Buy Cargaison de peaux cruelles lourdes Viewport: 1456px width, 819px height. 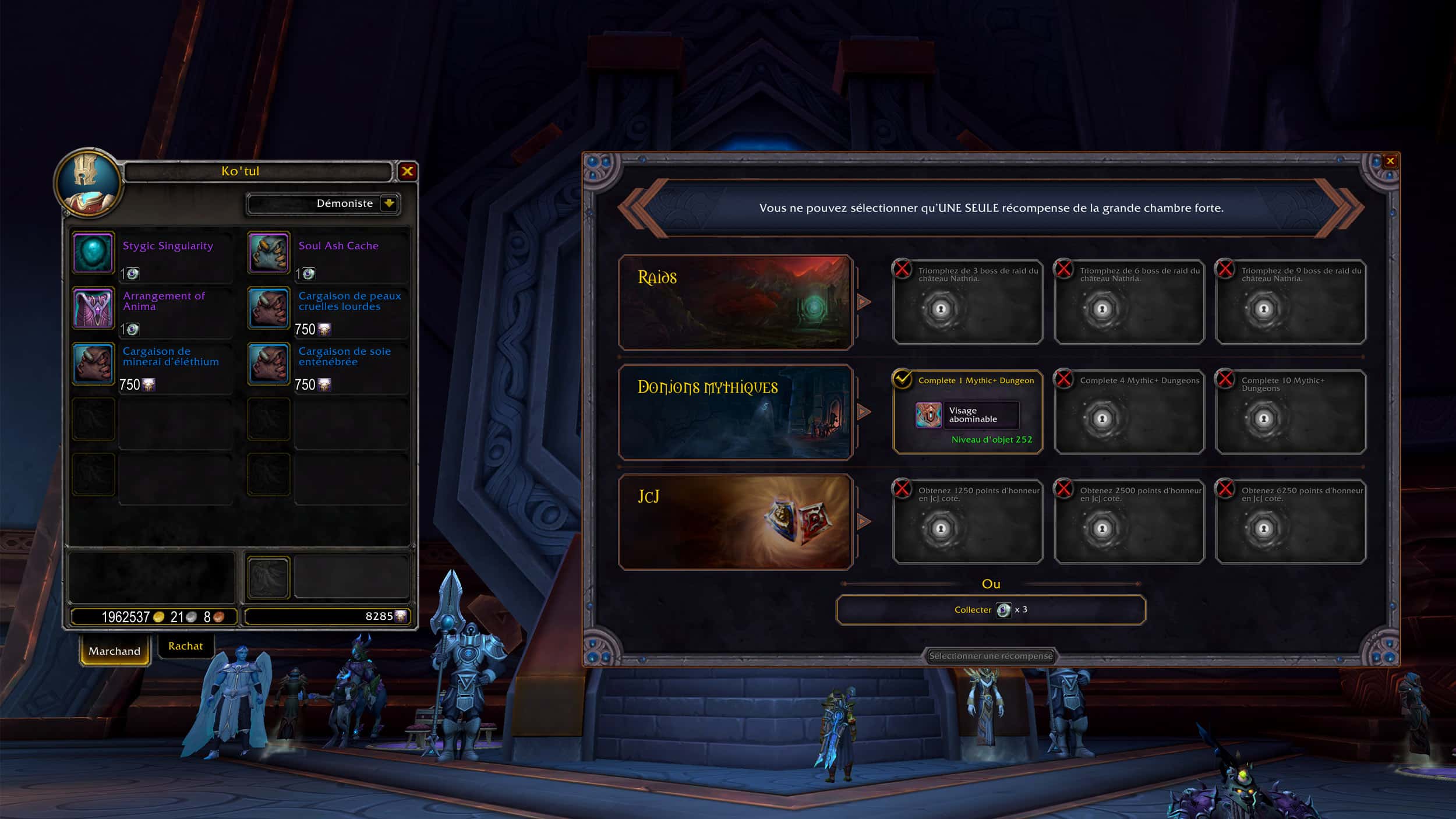click(268, 309)
